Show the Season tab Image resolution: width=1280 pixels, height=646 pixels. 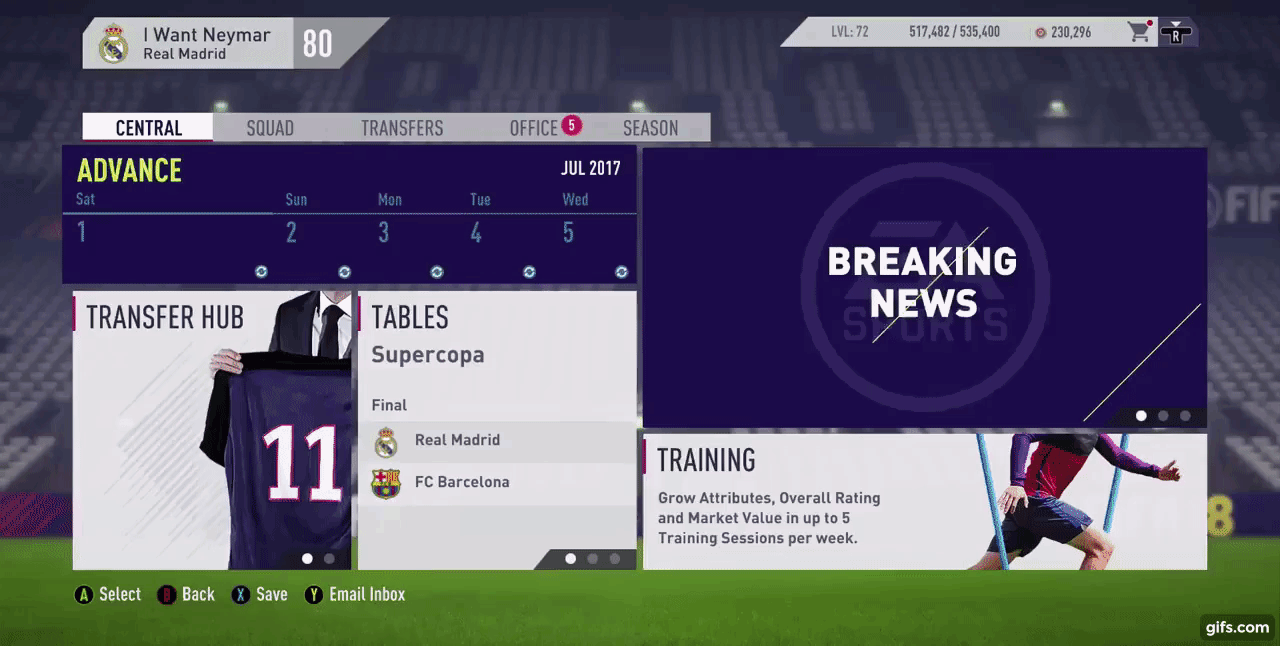click(x=650, y=128)
